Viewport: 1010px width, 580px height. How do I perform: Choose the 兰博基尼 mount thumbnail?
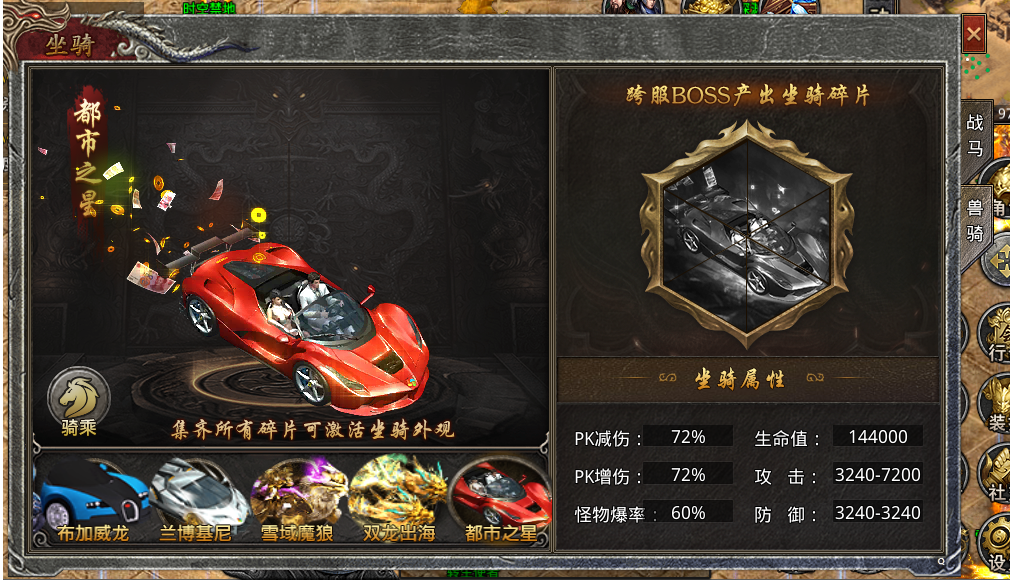(196, 500)
